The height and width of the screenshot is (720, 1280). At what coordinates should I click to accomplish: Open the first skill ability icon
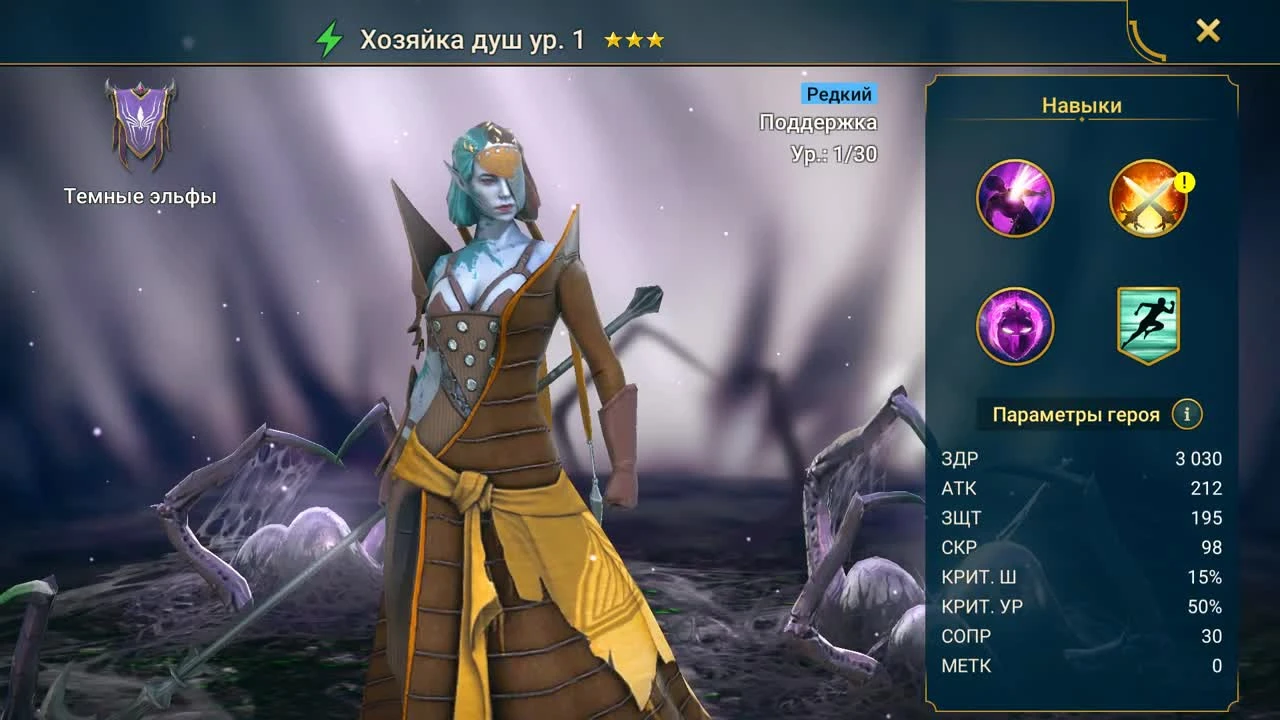(x=1015, y=198)
